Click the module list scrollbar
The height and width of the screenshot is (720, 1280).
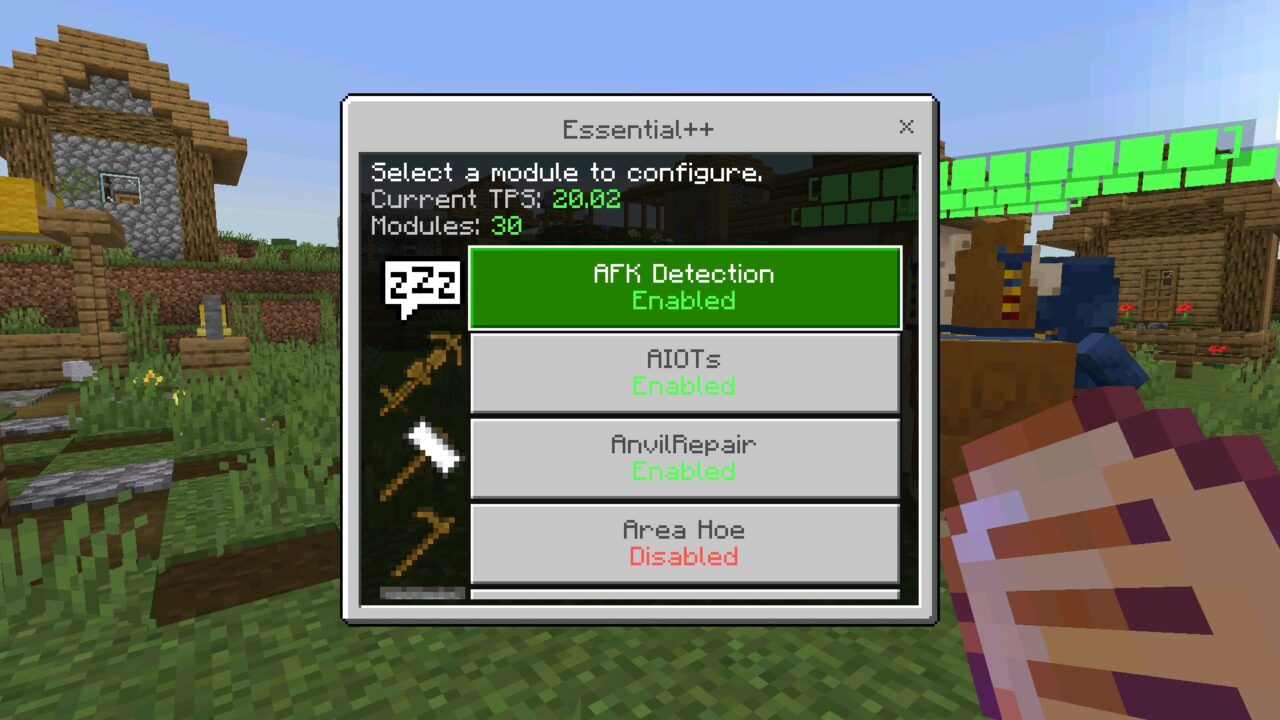[x=424, y=594]
